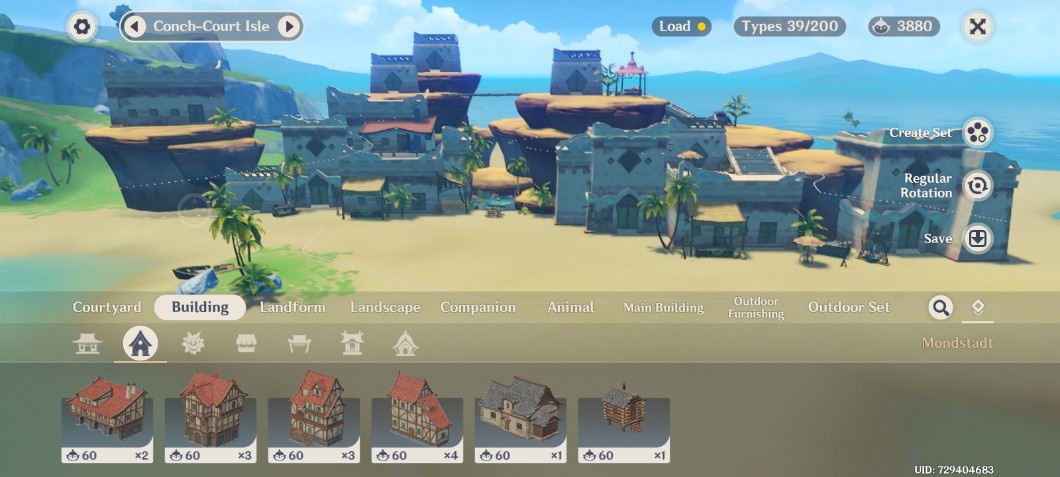
Task: Open the Outdoor Furnishing tab
Action: (x=756, y=307)
